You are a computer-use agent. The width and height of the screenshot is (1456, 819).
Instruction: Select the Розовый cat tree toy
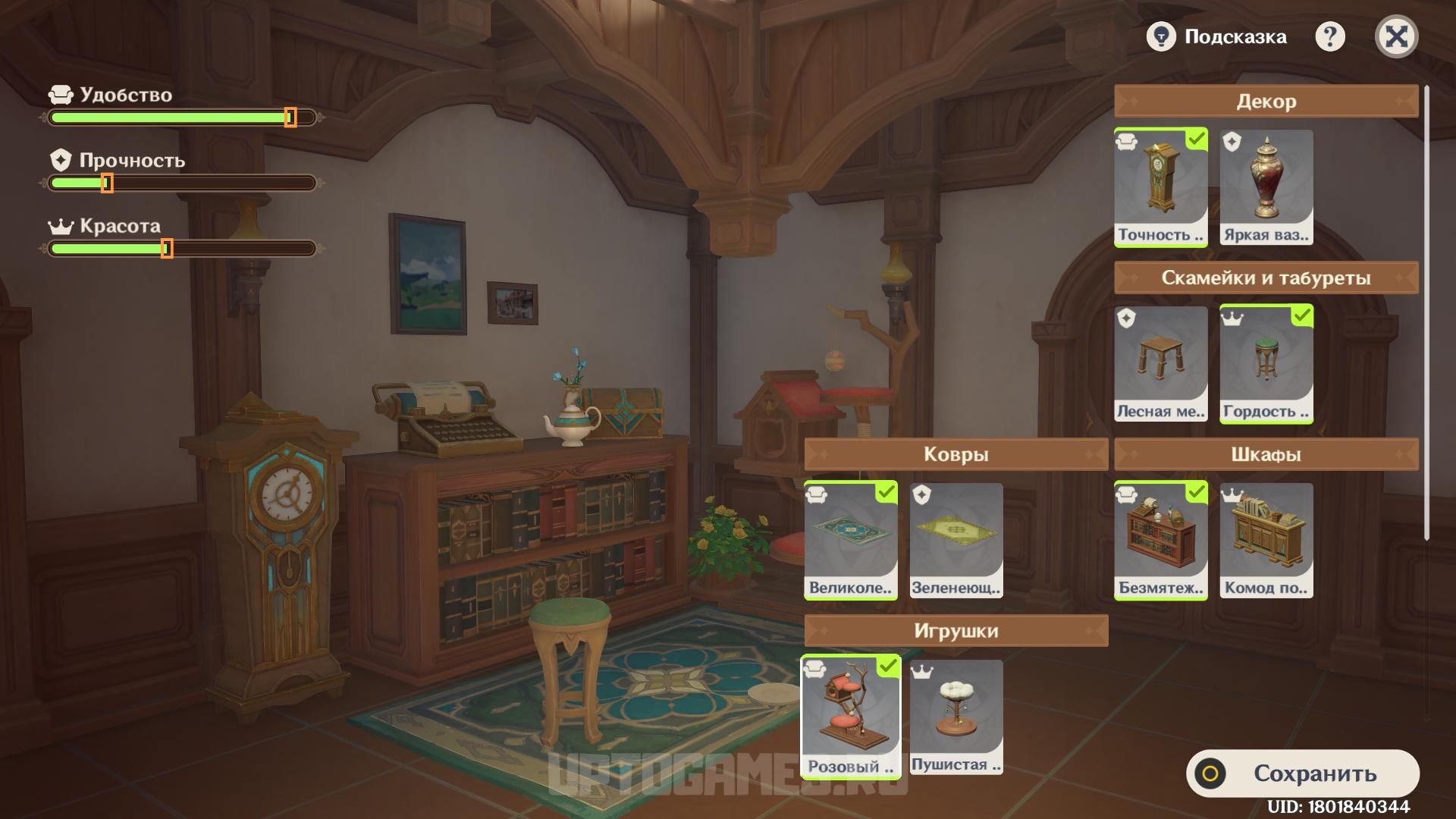[x=850, y=717]
